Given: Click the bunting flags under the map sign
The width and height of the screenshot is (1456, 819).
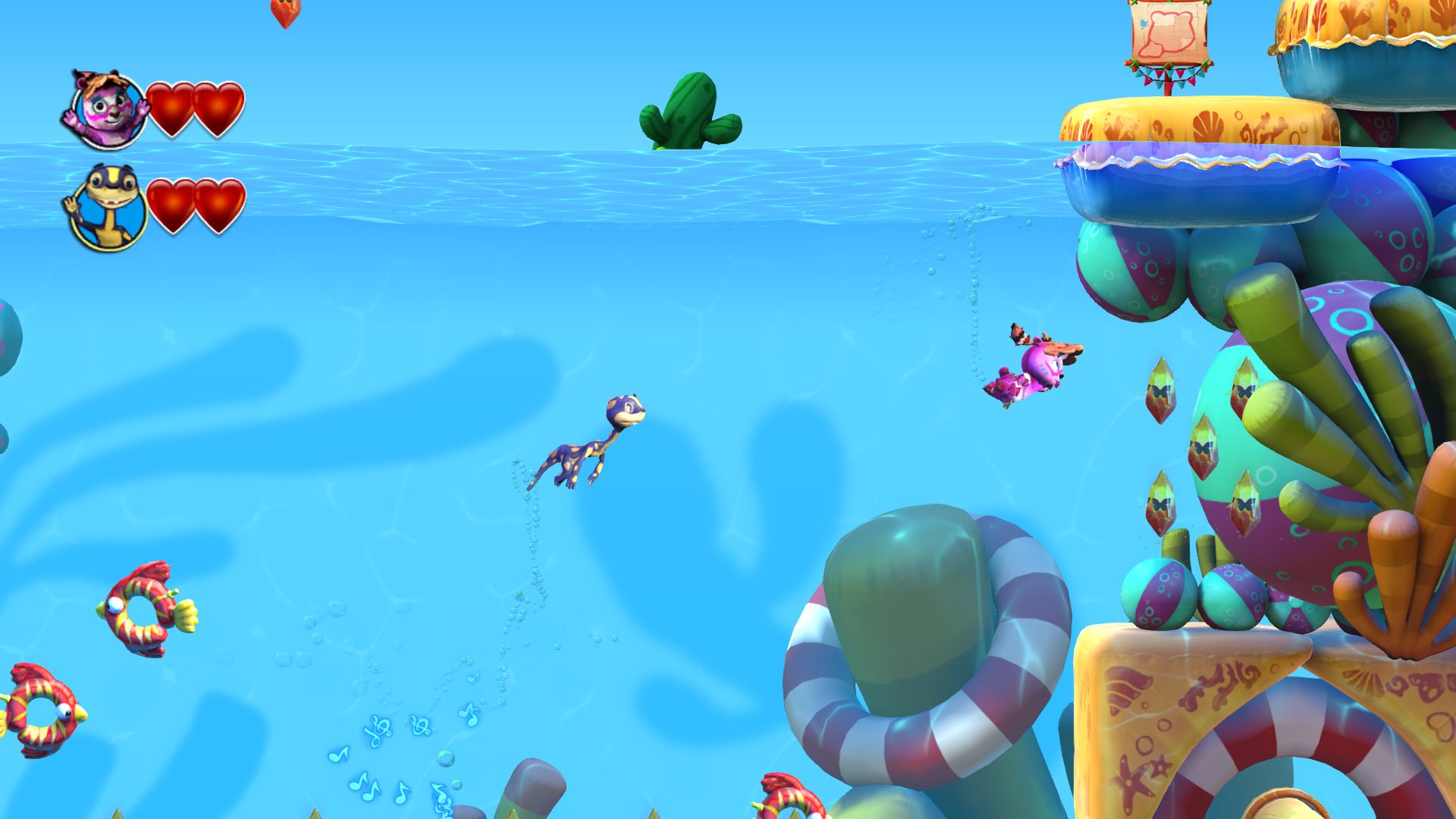Looking at the screenshot, I should tap(1168, 76).
